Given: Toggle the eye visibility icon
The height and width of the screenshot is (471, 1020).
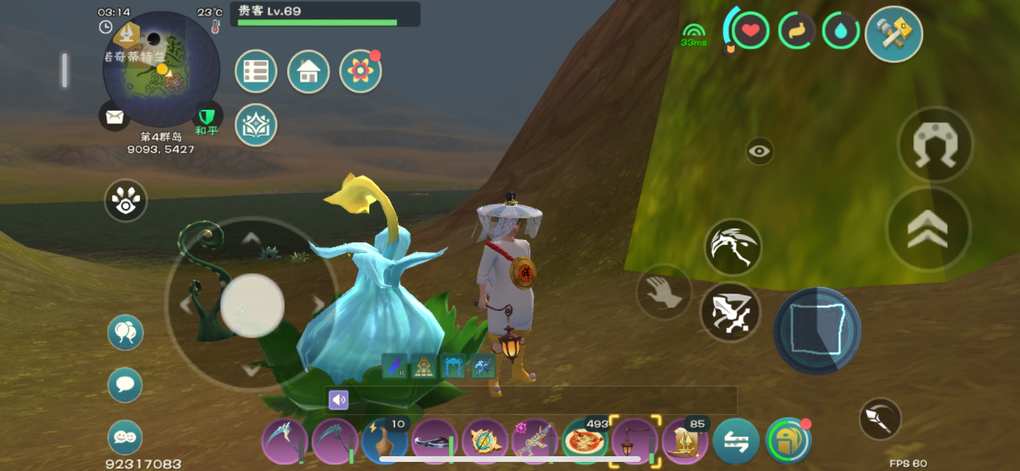Looking at the screenshot, I should point(759,151).
